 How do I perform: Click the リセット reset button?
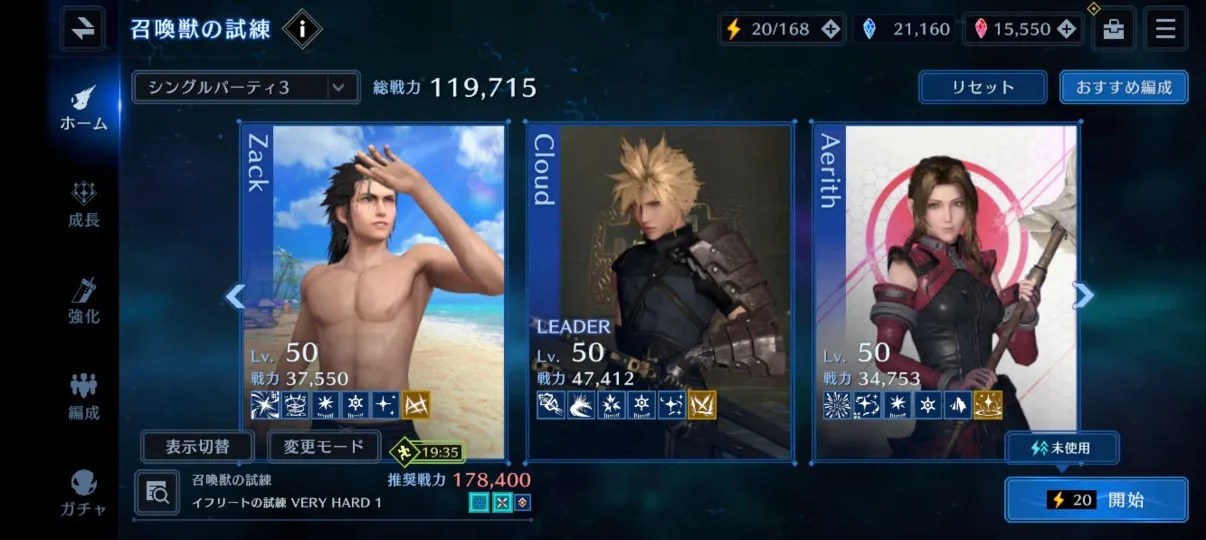coord(982,87)
